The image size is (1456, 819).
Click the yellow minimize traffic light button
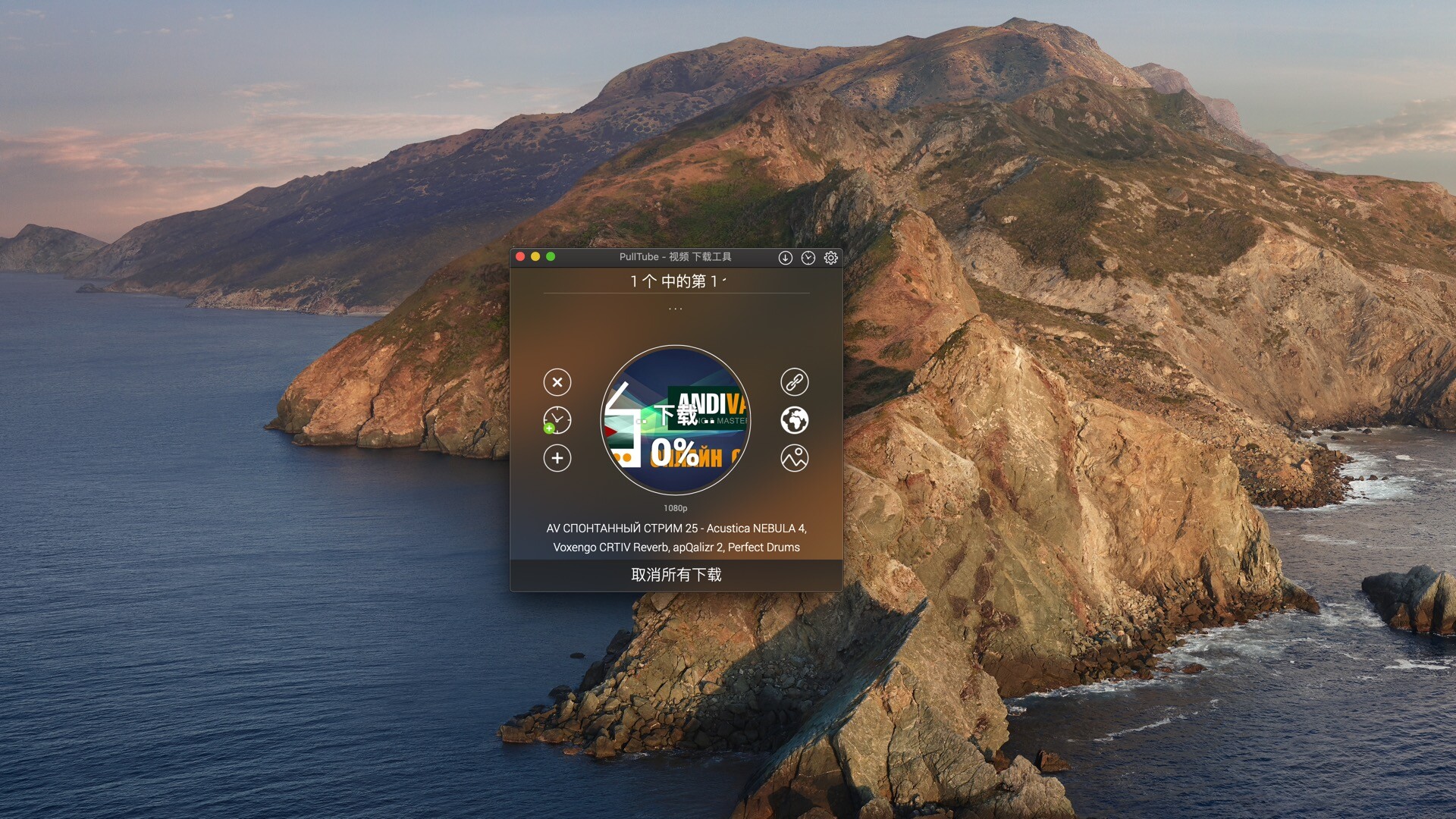click(535, 257)
